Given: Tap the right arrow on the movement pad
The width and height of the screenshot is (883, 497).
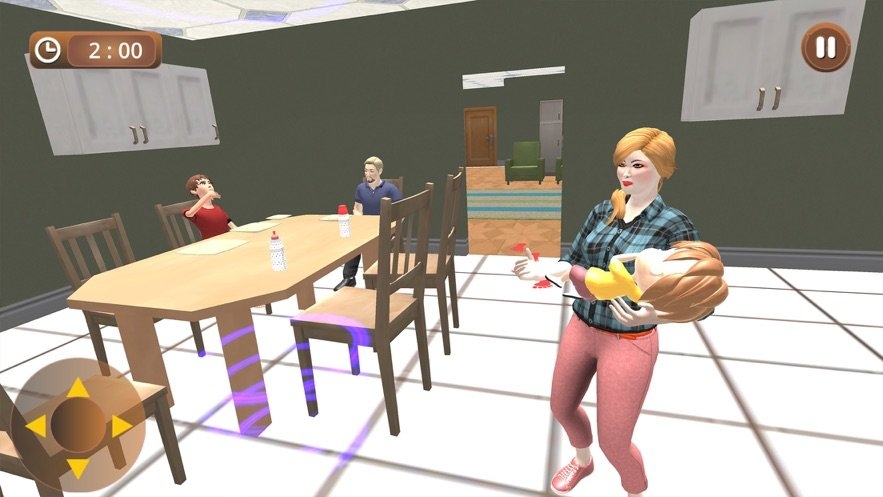Looking at the screenshot, I should point(120,427).
